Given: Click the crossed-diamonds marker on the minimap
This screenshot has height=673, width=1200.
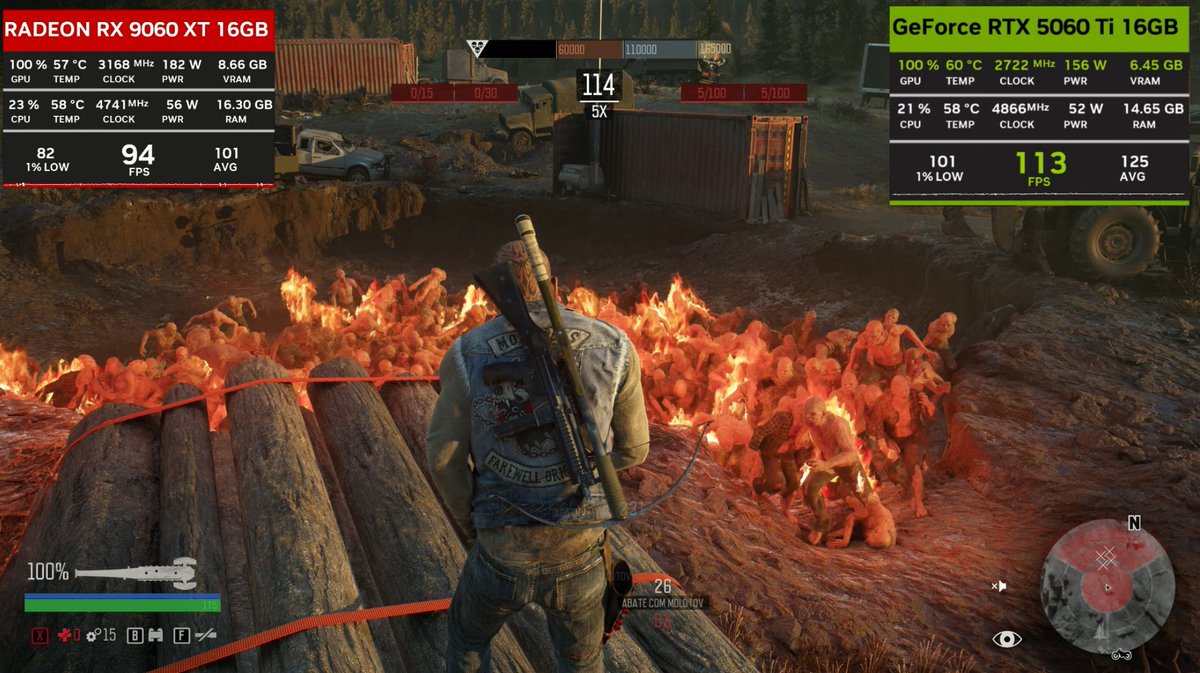Looking at the screenshot, I should (x=1105, y=558).
